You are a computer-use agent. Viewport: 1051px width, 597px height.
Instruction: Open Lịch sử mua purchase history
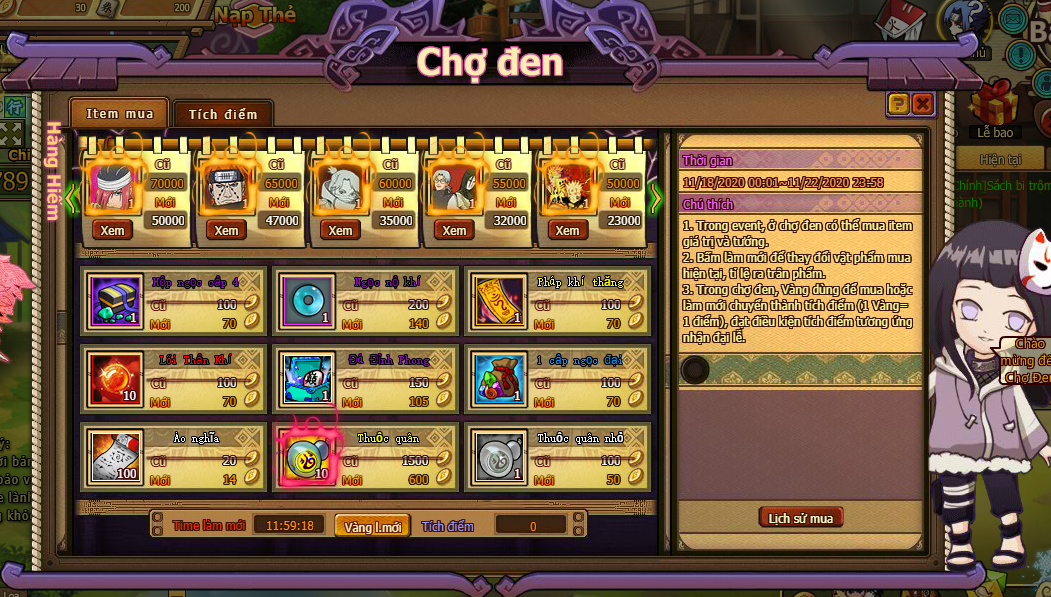coord(800,517)
